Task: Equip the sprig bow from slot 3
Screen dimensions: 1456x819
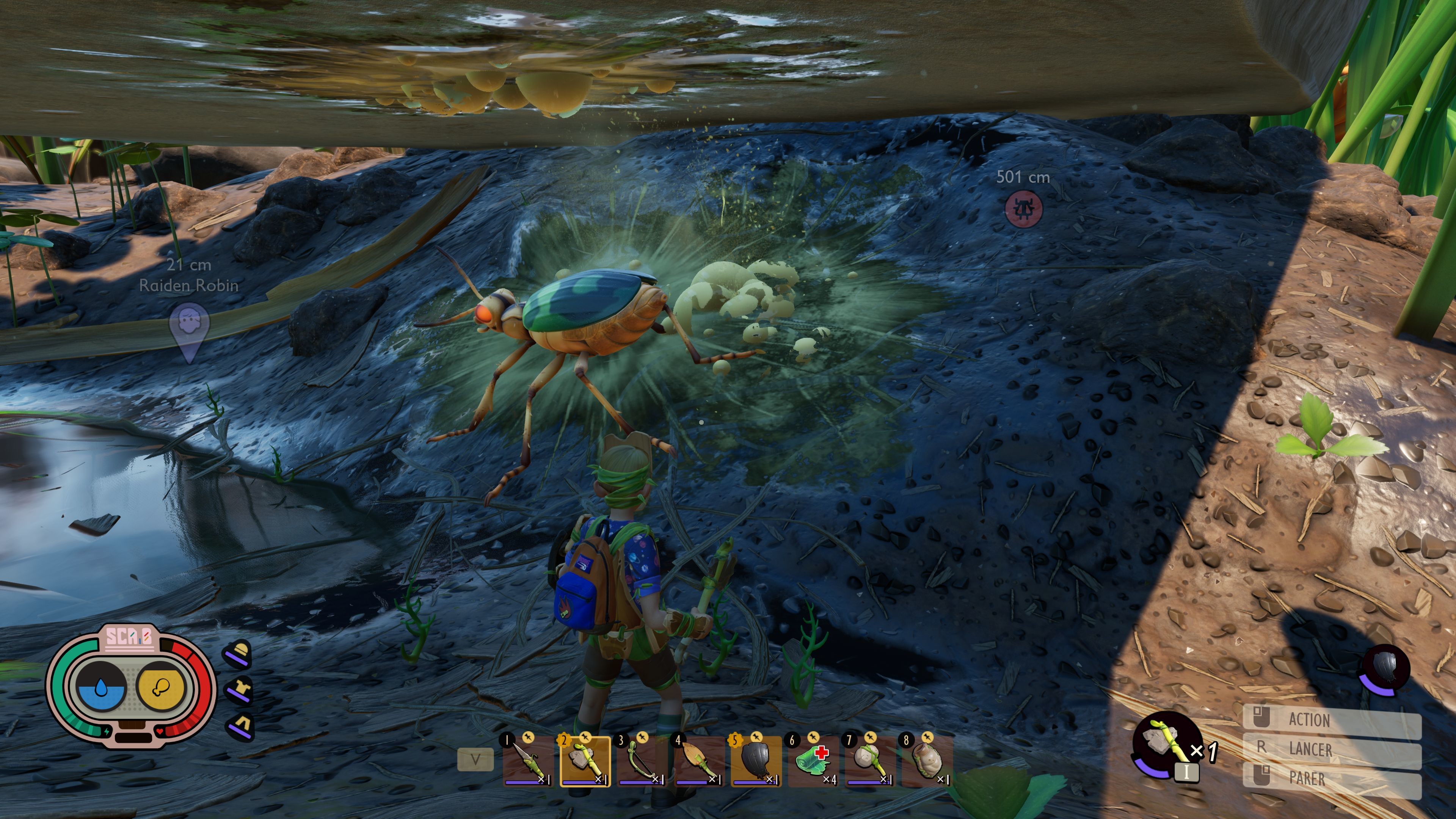Action: coord(642,761)
